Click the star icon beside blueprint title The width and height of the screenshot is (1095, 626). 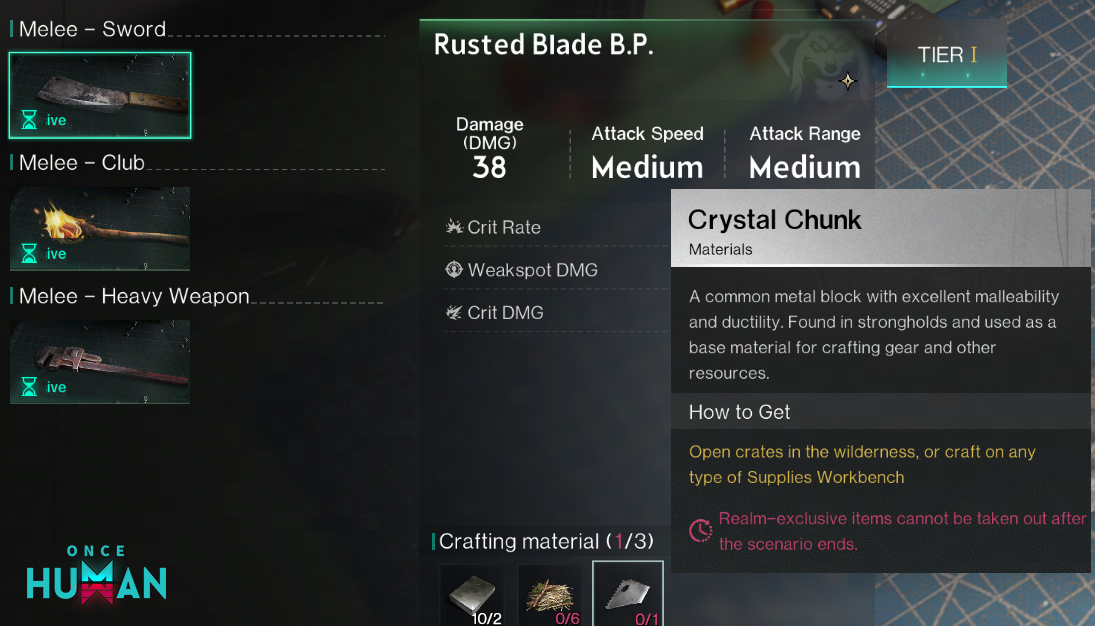848,82
